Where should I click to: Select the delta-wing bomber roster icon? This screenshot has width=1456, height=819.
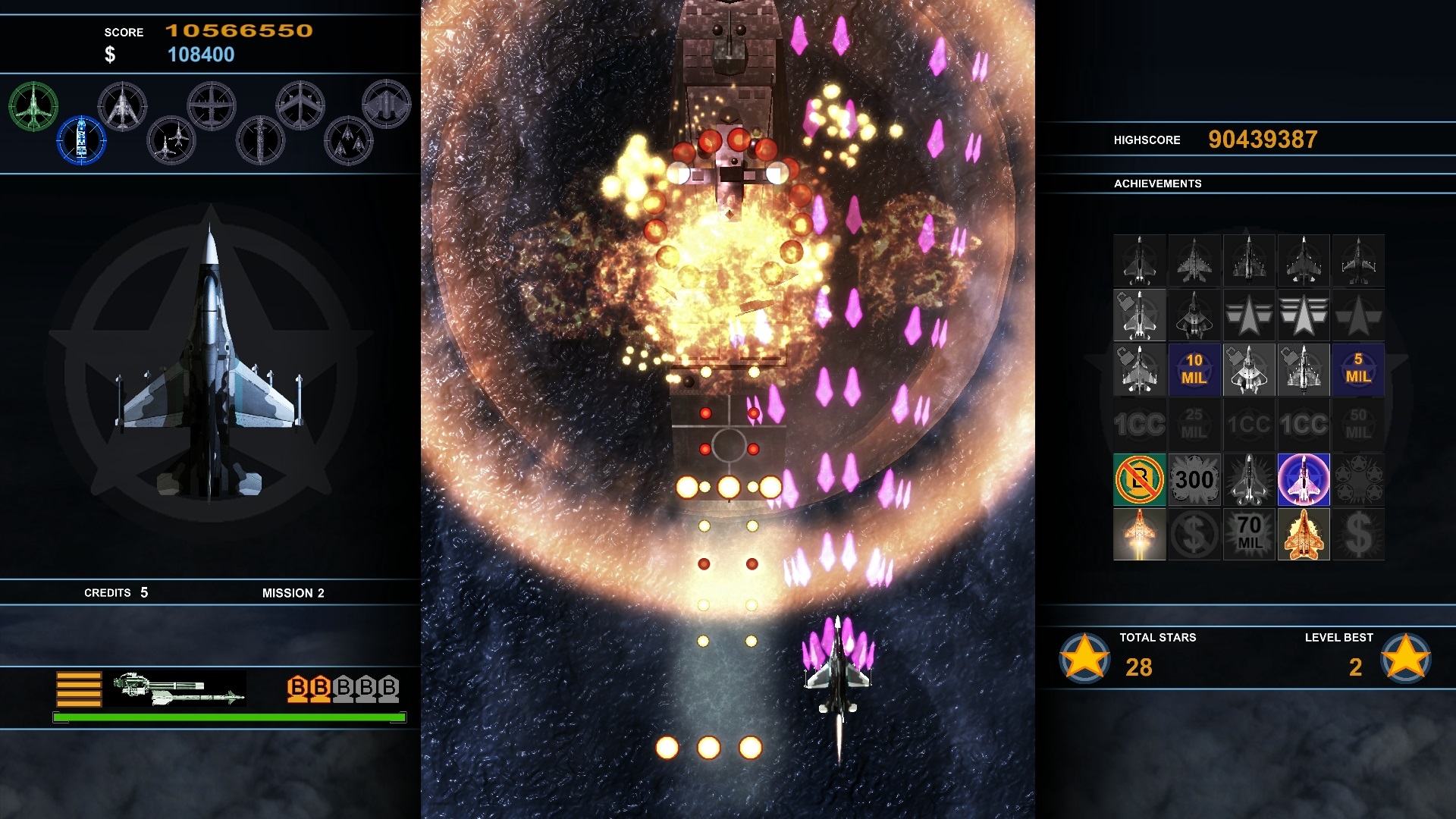point(124,106)
